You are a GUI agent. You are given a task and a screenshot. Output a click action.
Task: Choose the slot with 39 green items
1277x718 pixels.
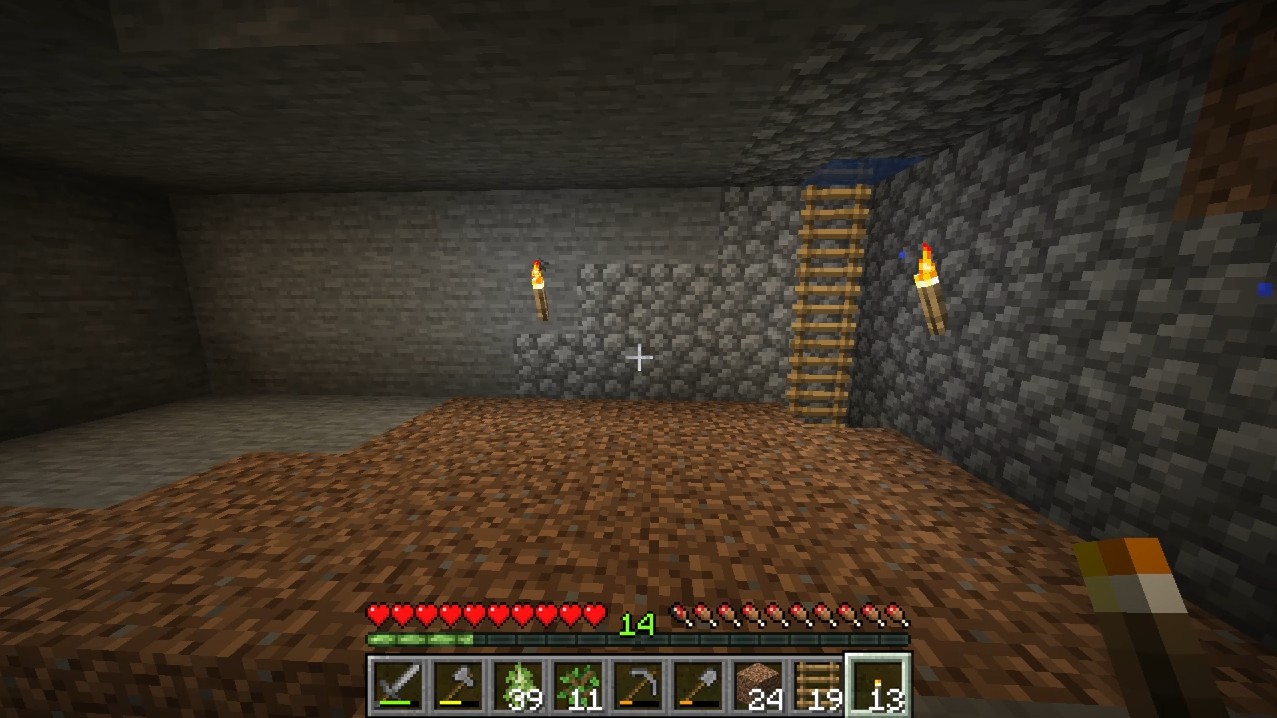[x=518, y=686]
